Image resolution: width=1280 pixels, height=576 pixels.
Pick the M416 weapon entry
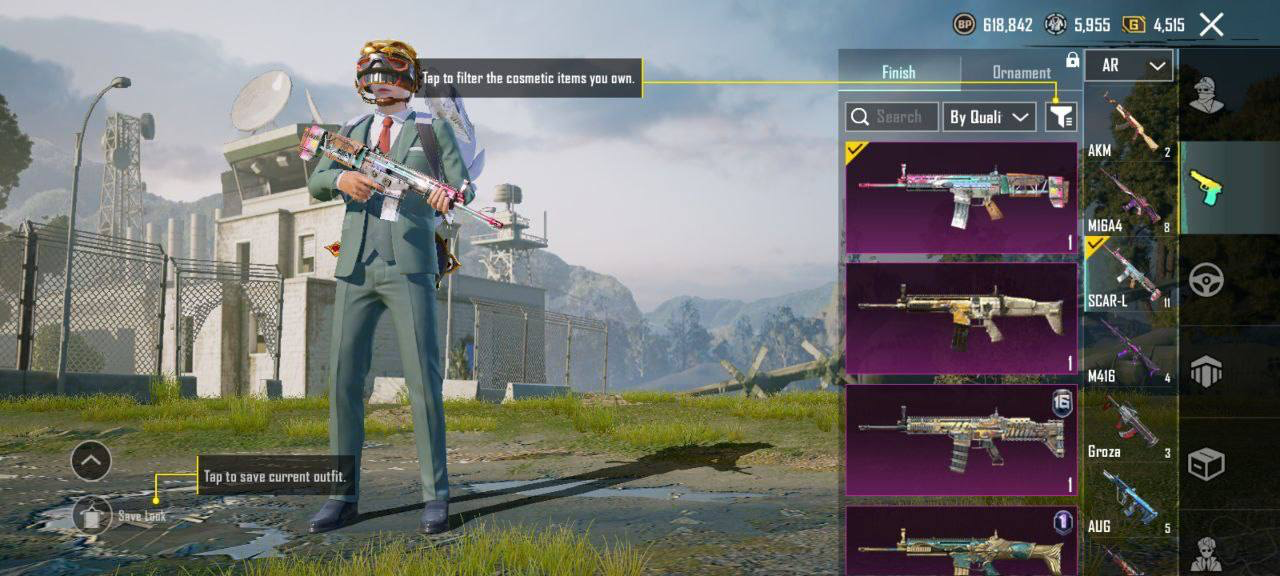[1130, 350]
